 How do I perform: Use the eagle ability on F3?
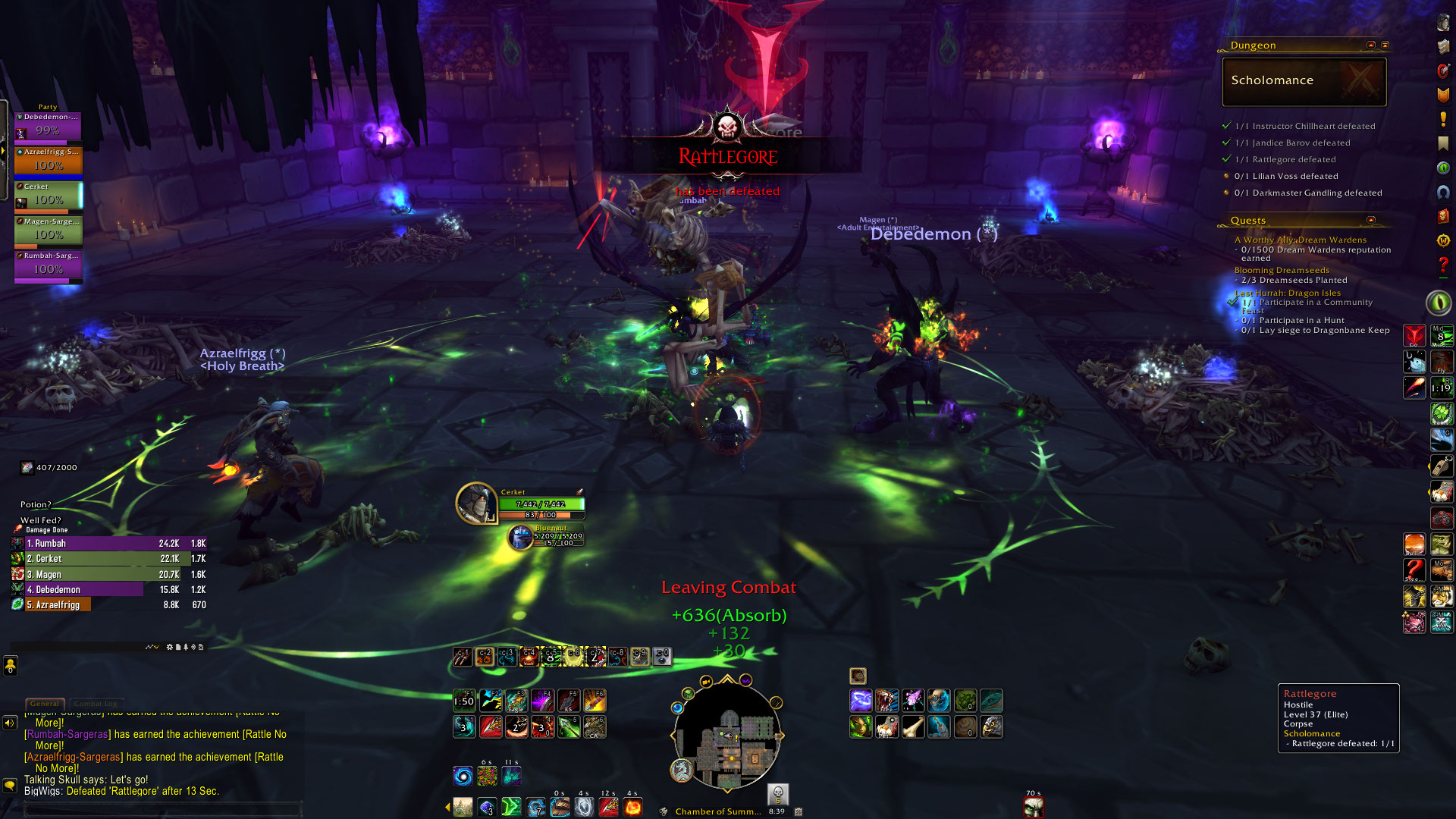[516, 701]
